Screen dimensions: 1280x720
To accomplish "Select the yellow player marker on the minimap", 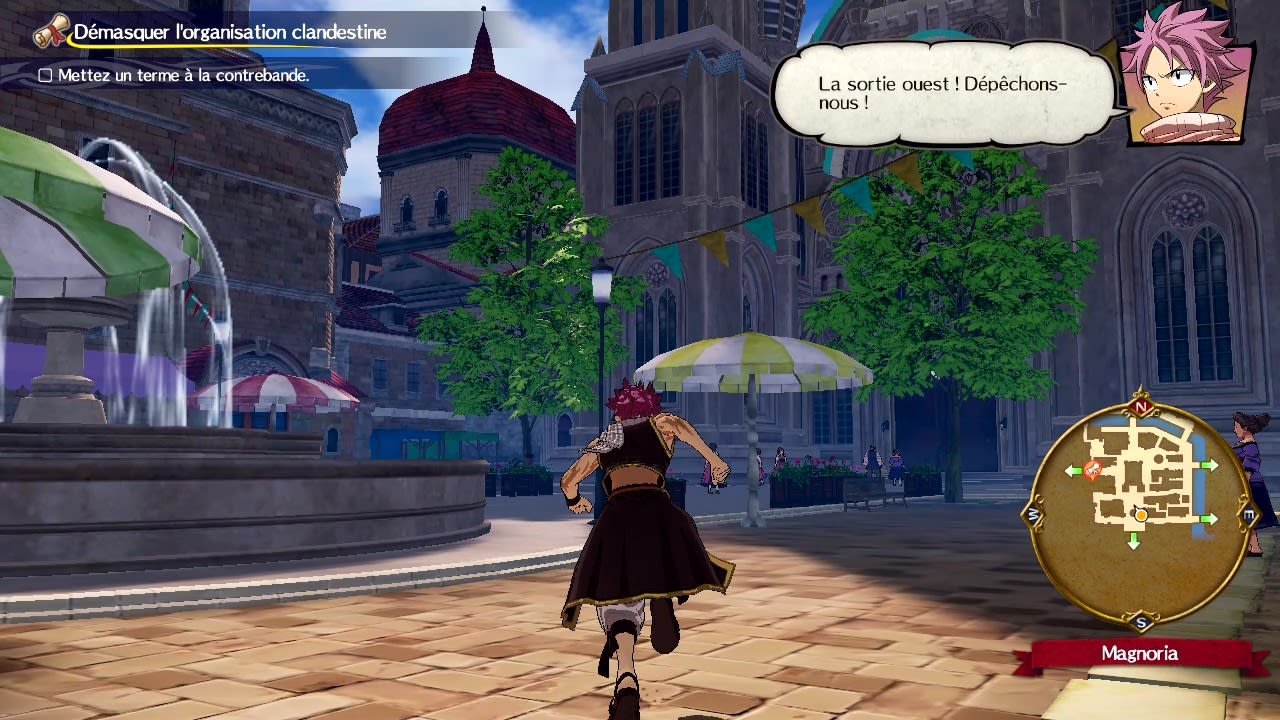I will pos(1139,516).
